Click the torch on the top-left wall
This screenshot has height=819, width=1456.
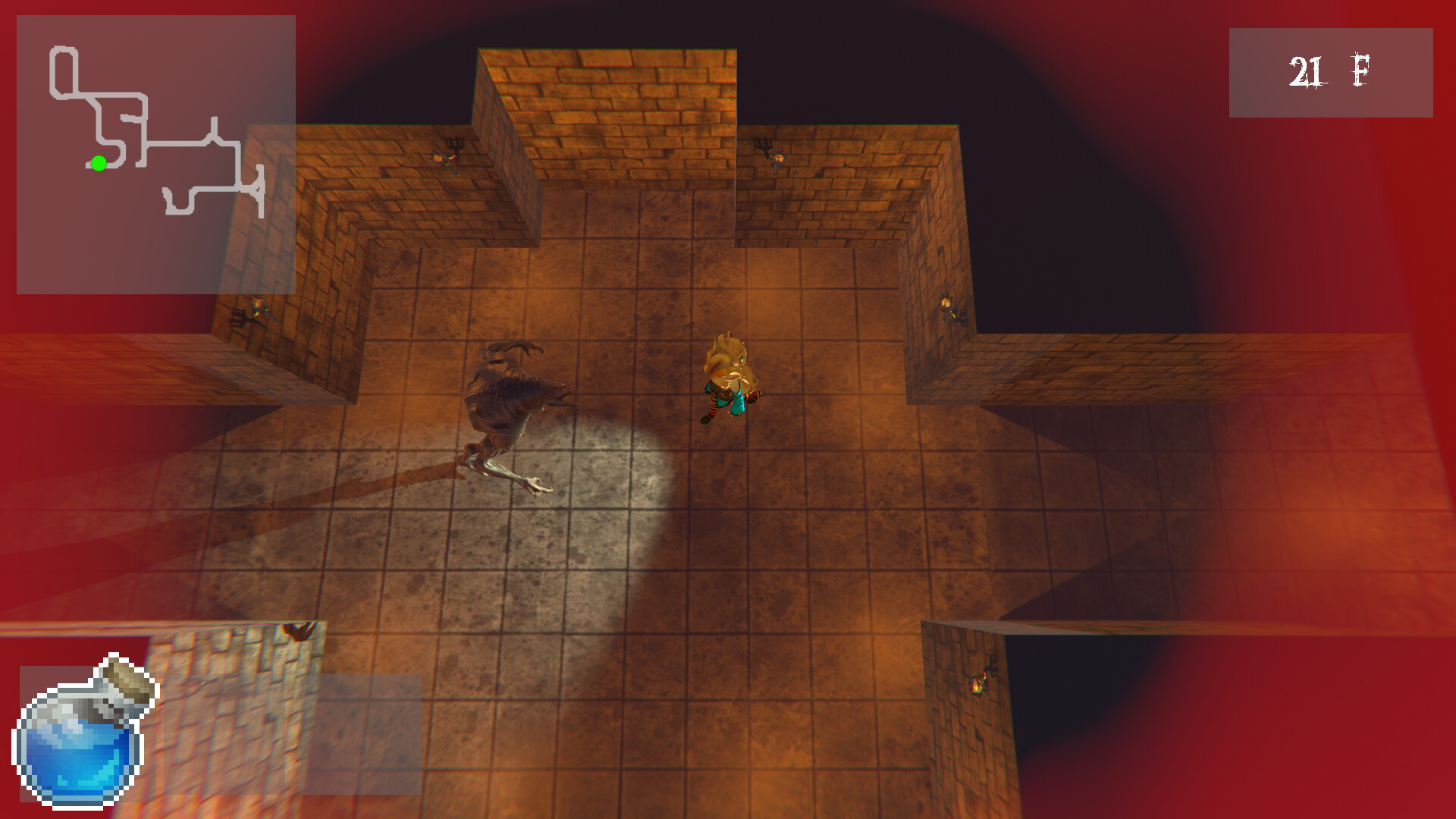(444, 157)
